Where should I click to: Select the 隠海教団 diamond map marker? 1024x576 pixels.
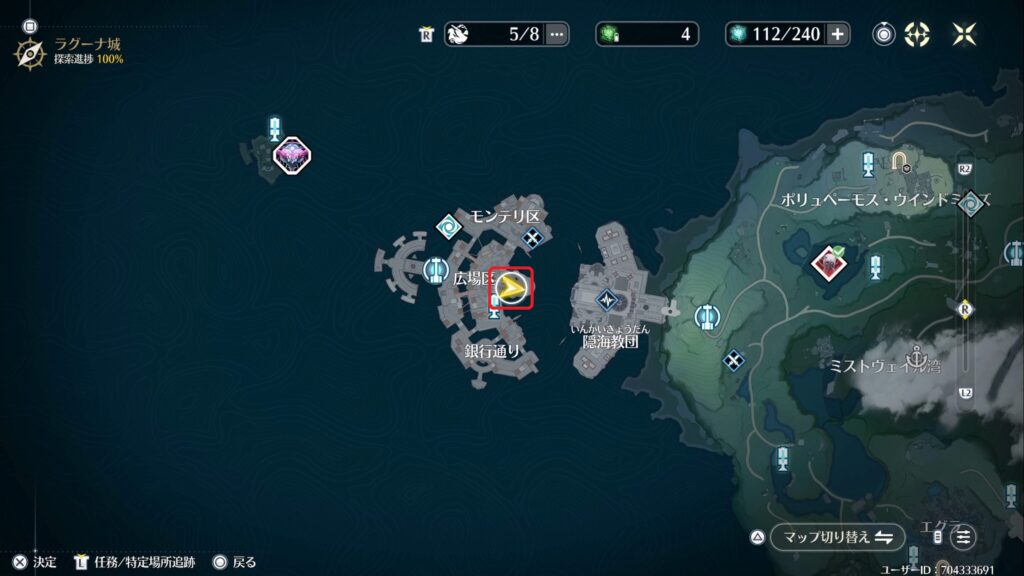[607, 299]
